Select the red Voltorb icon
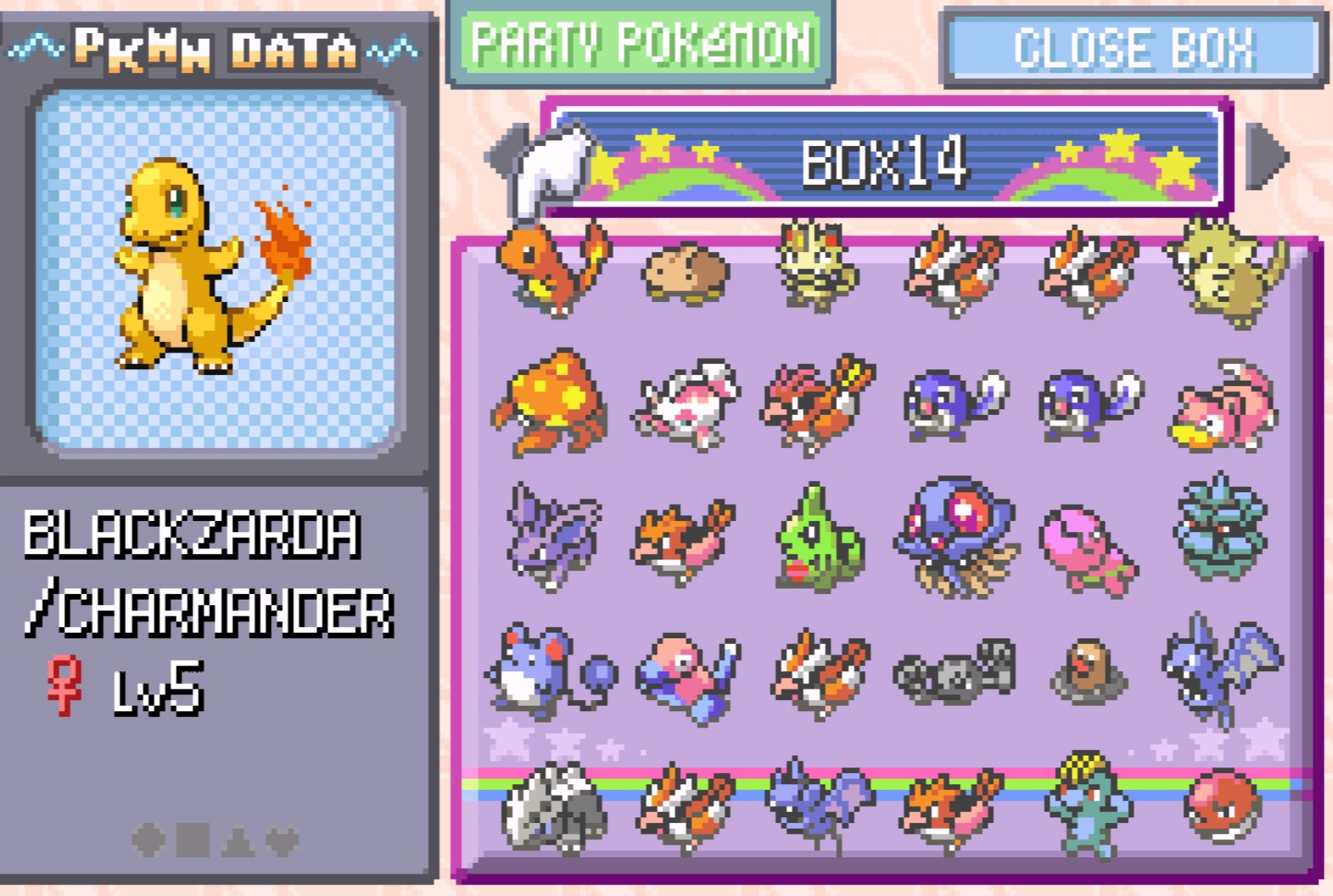The image size is (1333, 896). pyautogui.click(x=1222, y=806)
